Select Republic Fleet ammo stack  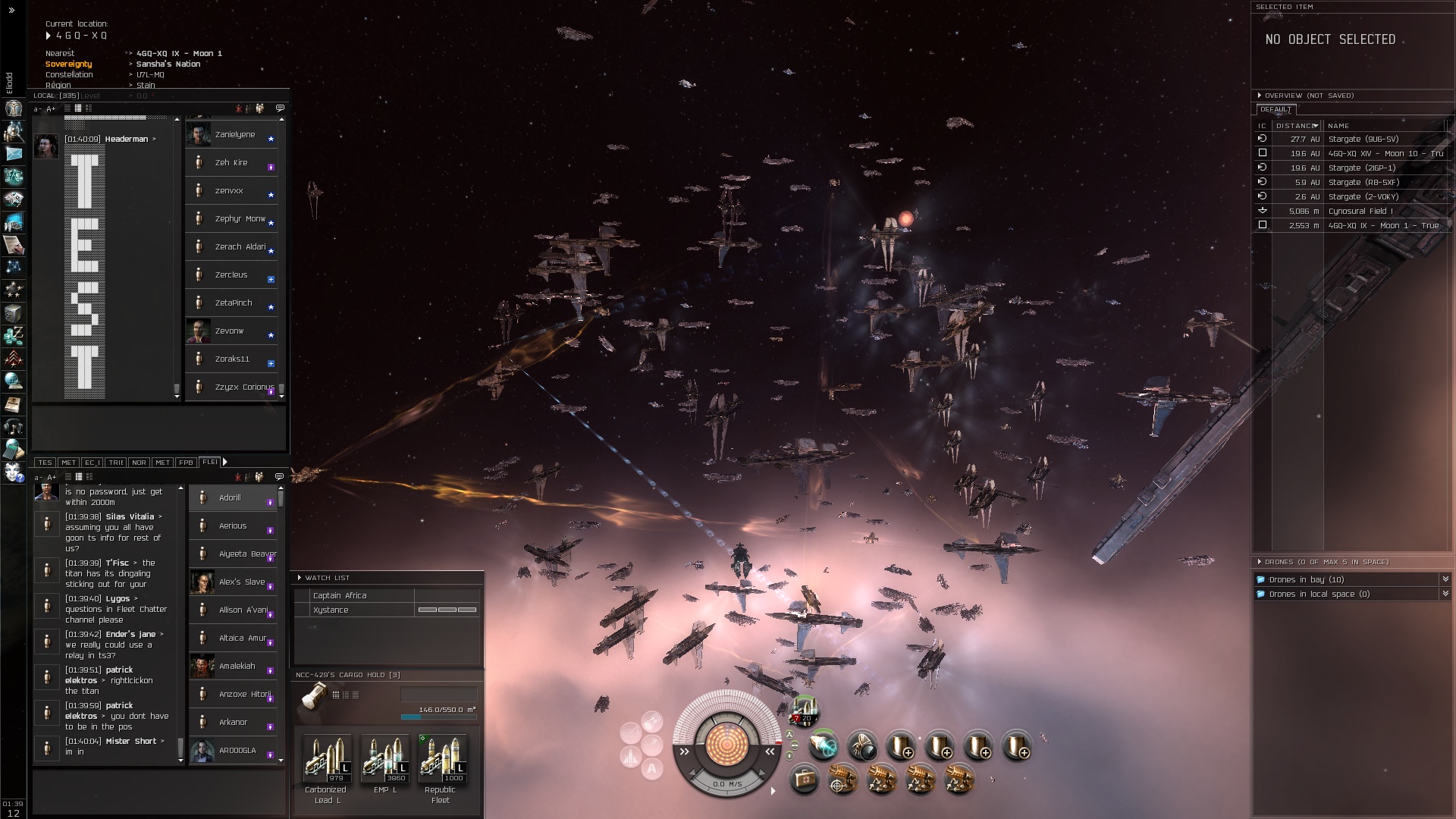(442, 758)
